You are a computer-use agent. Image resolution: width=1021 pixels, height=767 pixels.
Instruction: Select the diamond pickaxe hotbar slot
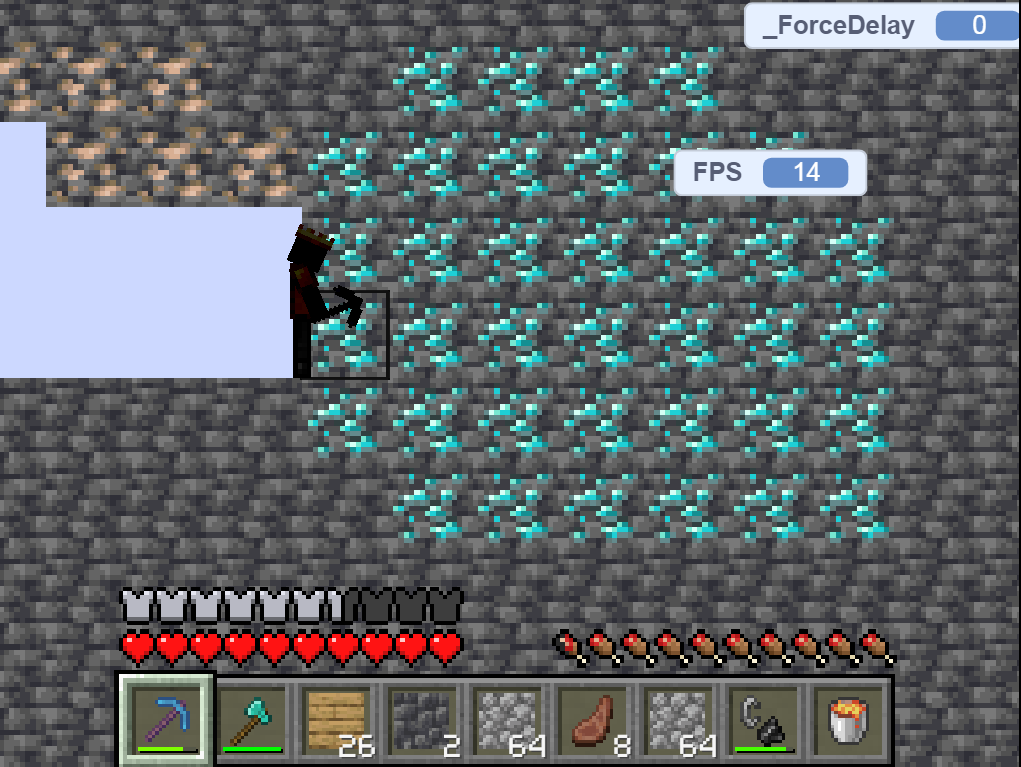167,720
